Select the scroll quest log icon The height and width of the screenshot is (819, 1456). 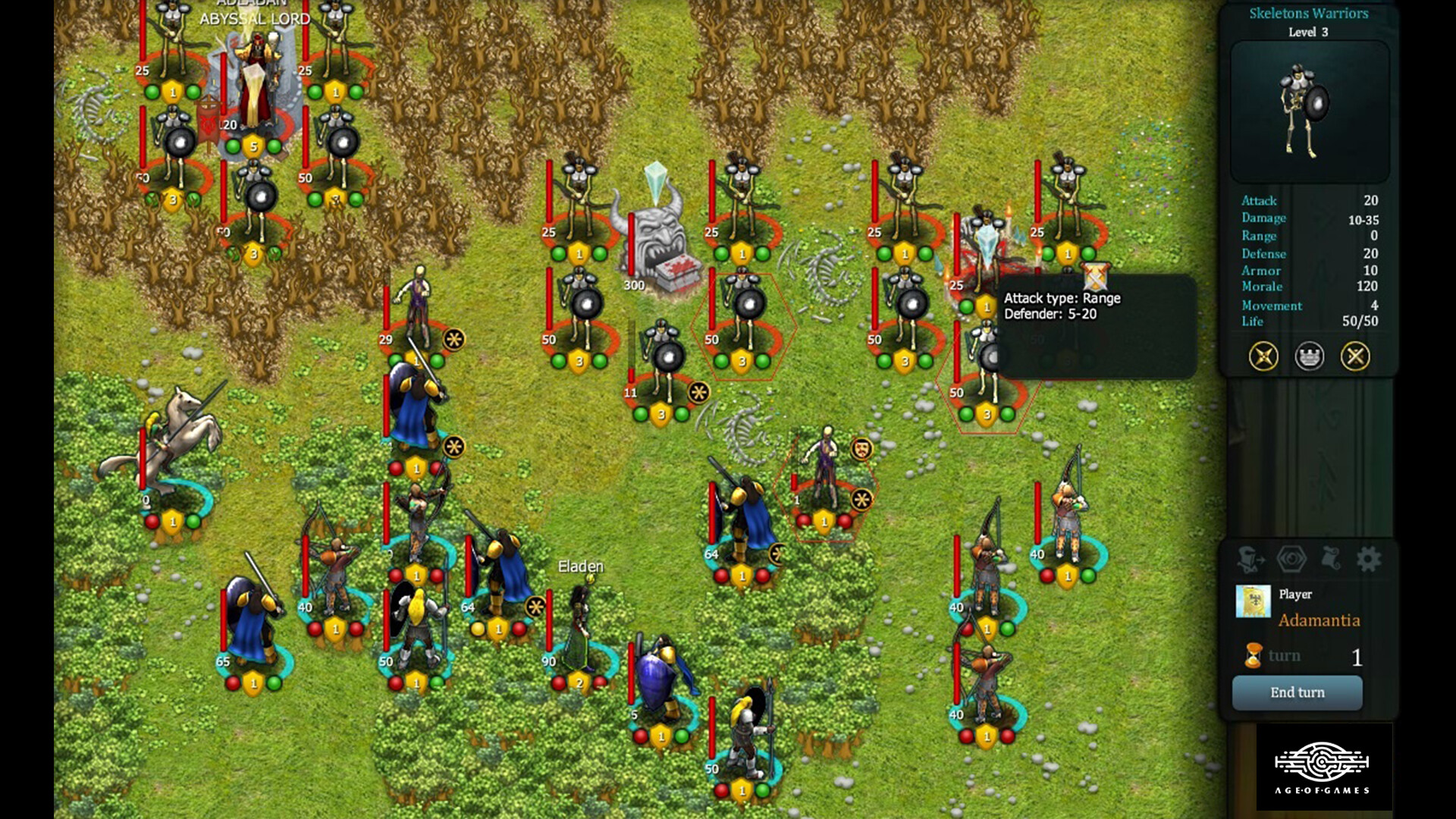click(x=1331, y=559)
